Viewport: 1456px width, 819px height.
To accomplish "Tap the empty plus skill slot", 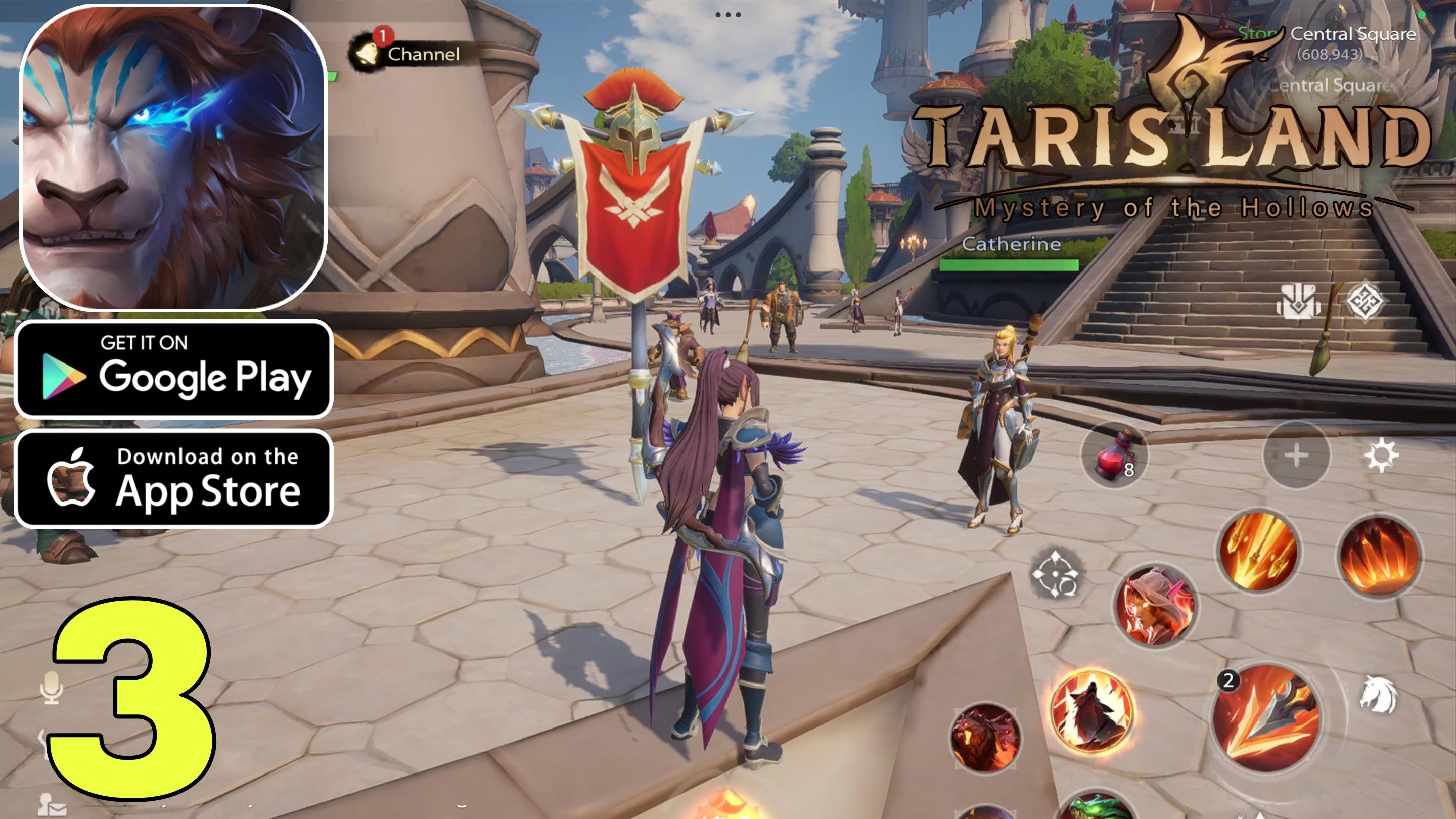I will coord(1296,455).
